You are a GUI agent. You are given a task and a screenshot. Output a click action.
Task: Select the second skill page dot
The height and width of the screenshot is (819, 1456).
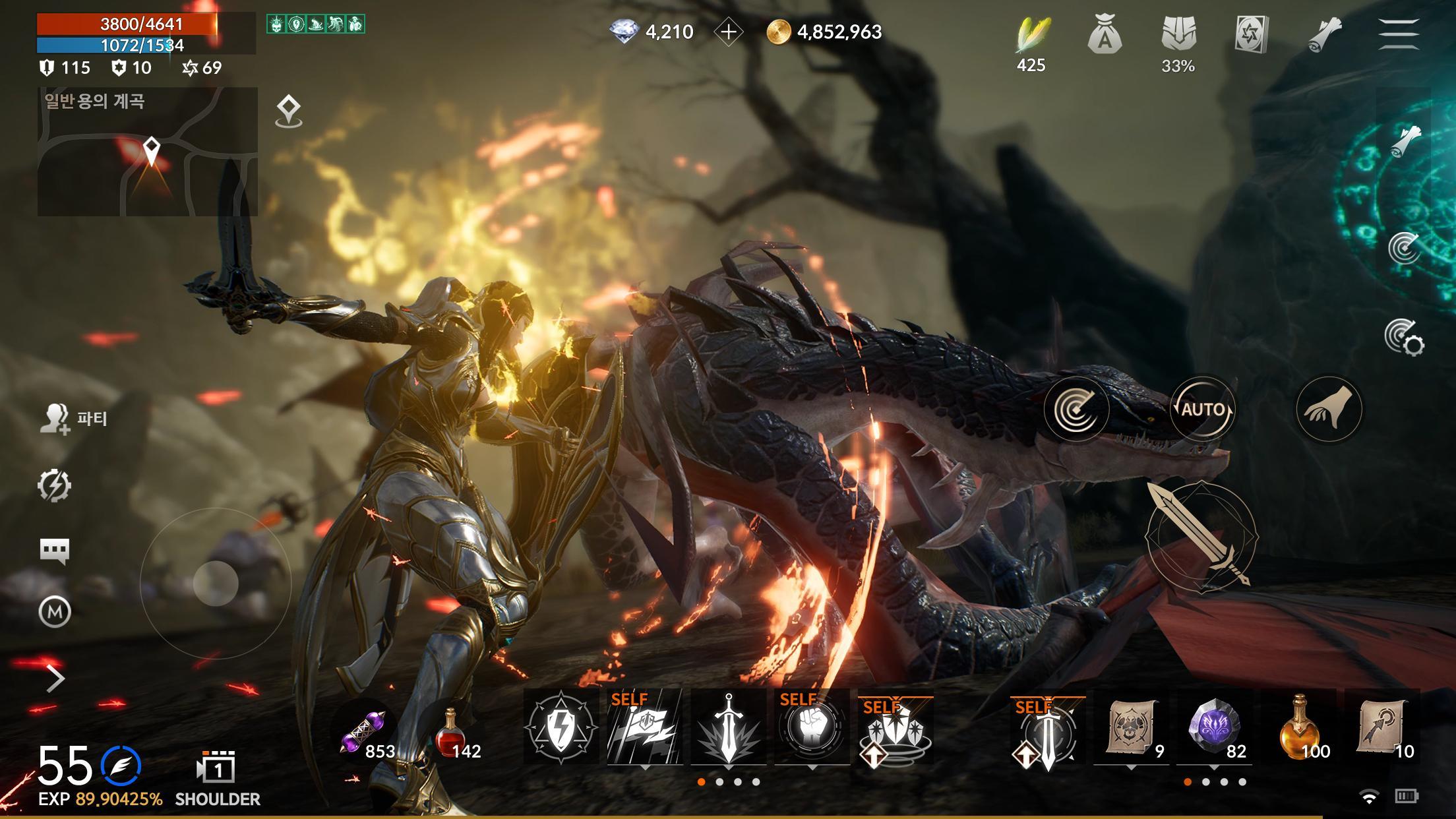tap(719, 781)
